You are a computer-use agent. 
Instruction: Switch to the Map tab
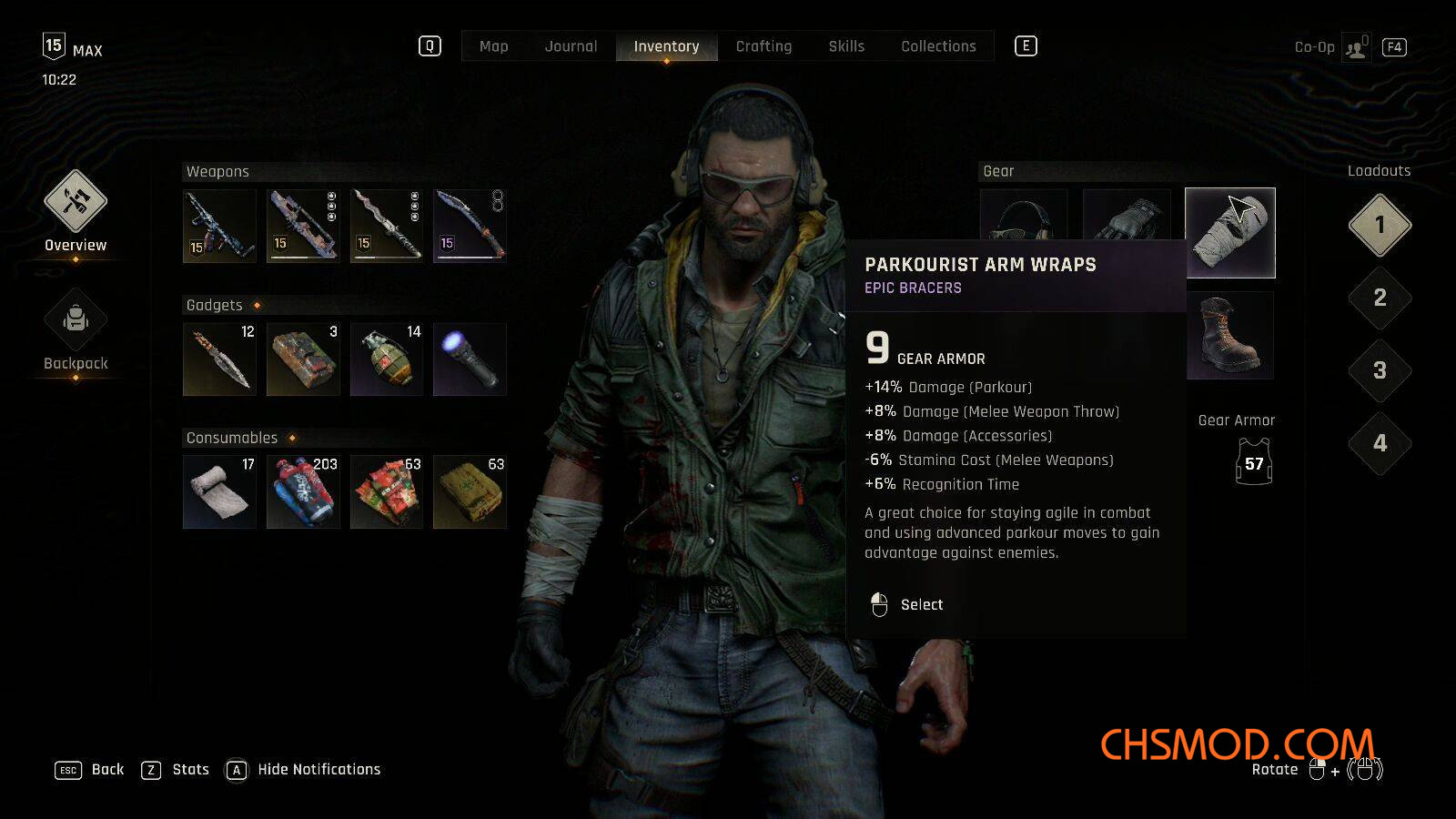click(493, 46)
